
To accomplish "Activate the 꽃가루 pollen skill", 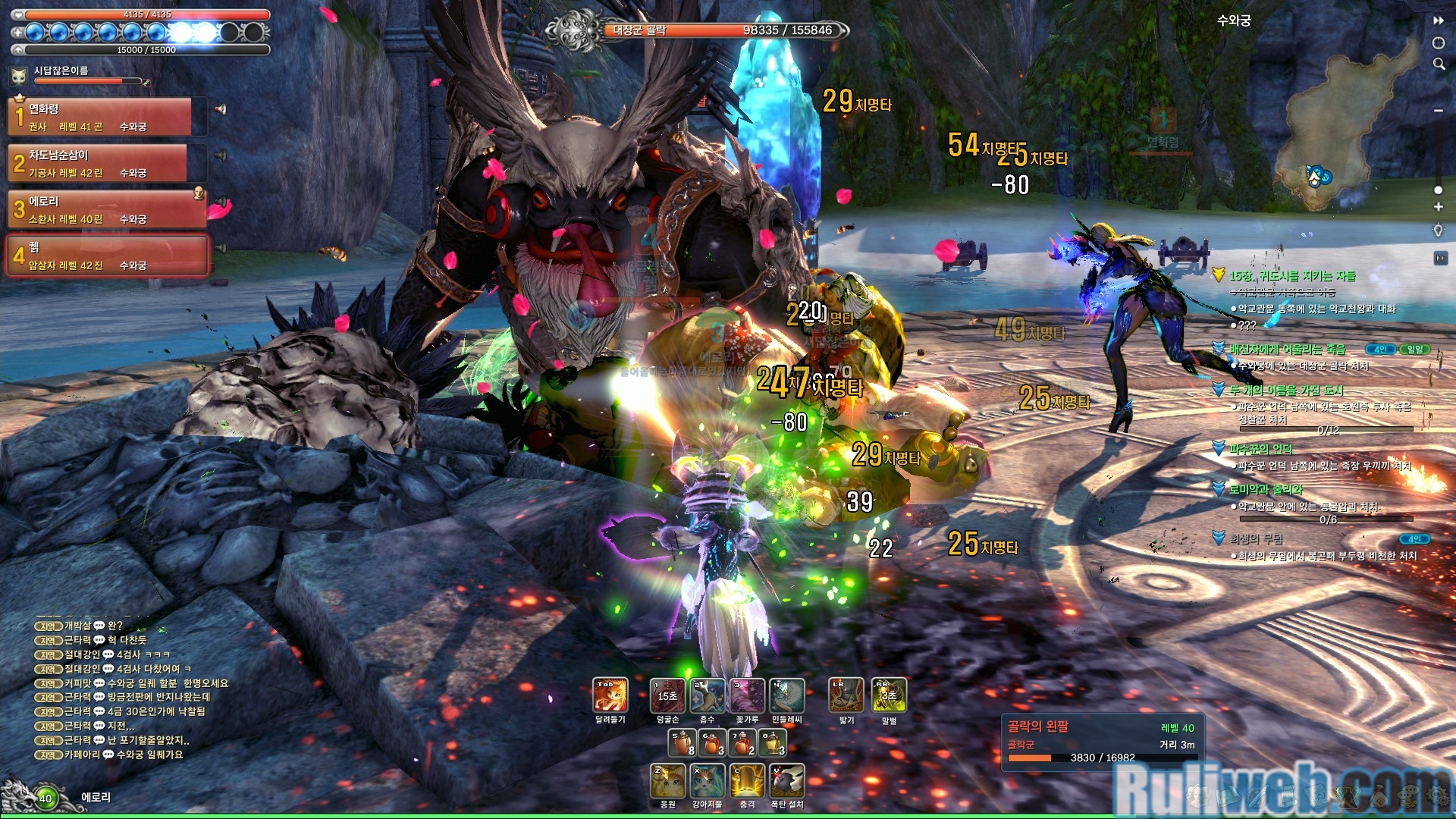I will [747, 695].
